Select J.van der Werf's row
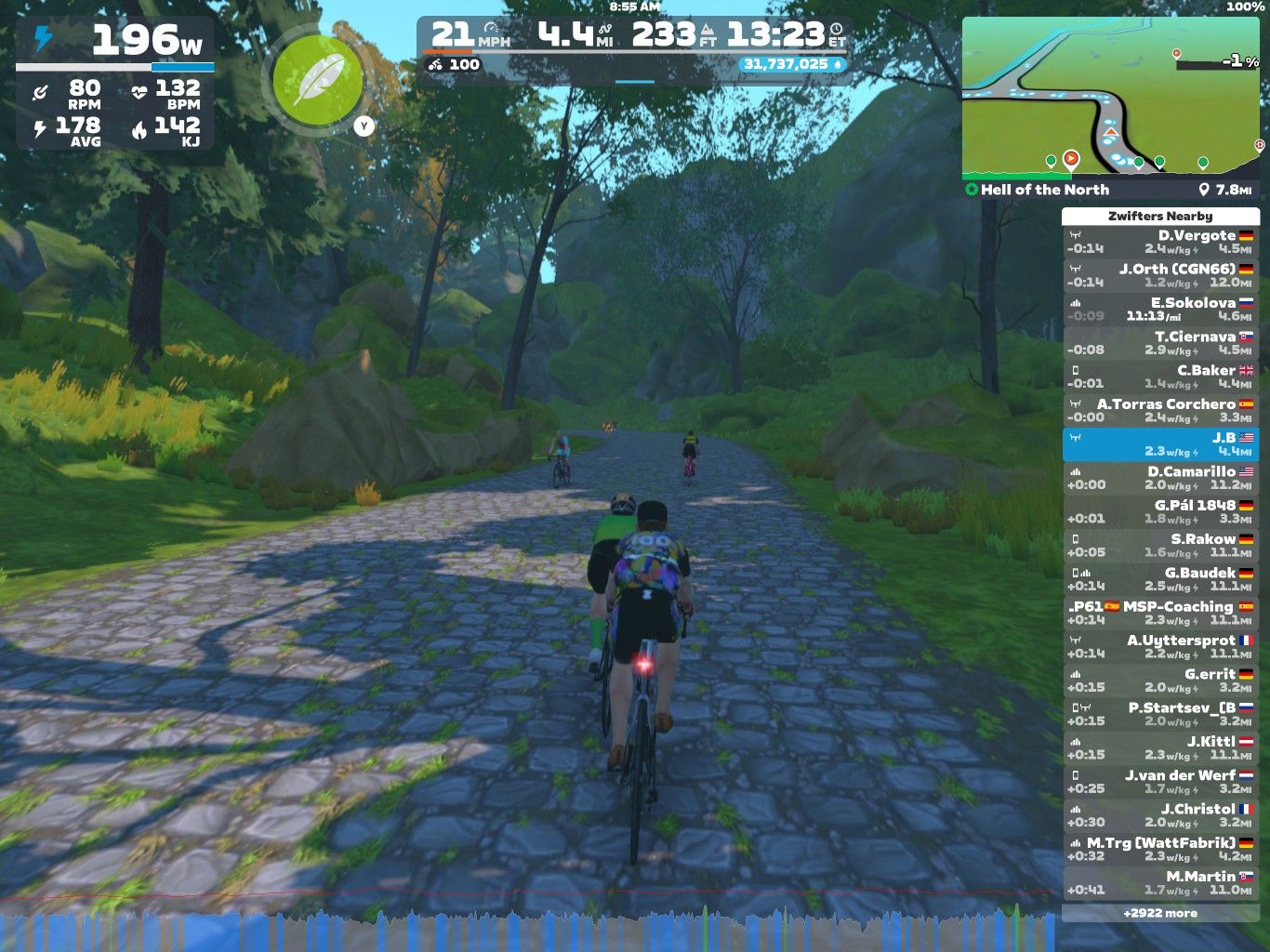 pyautogui.click(x=1160, y=782)
